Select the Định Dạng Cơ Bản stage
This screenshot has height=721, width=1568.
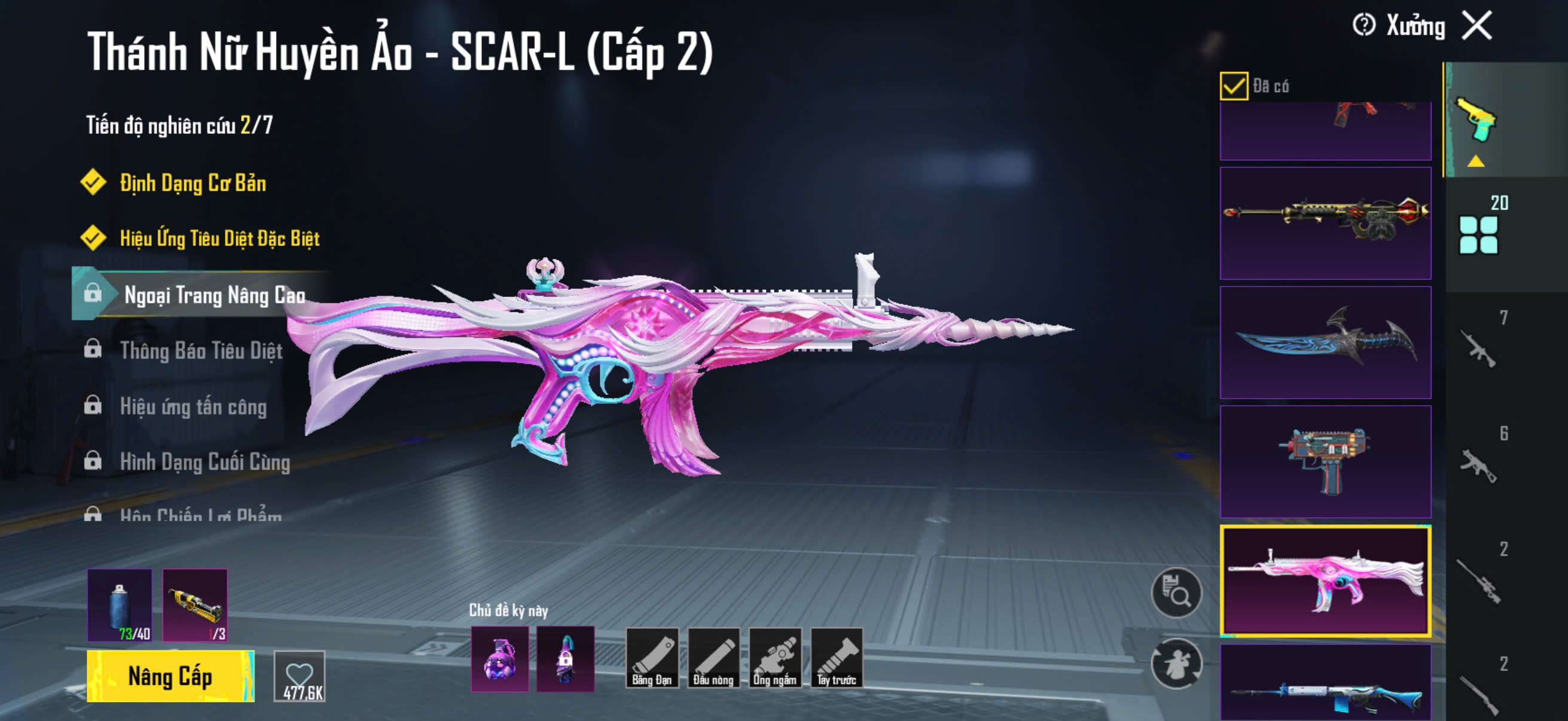point(193,183)
